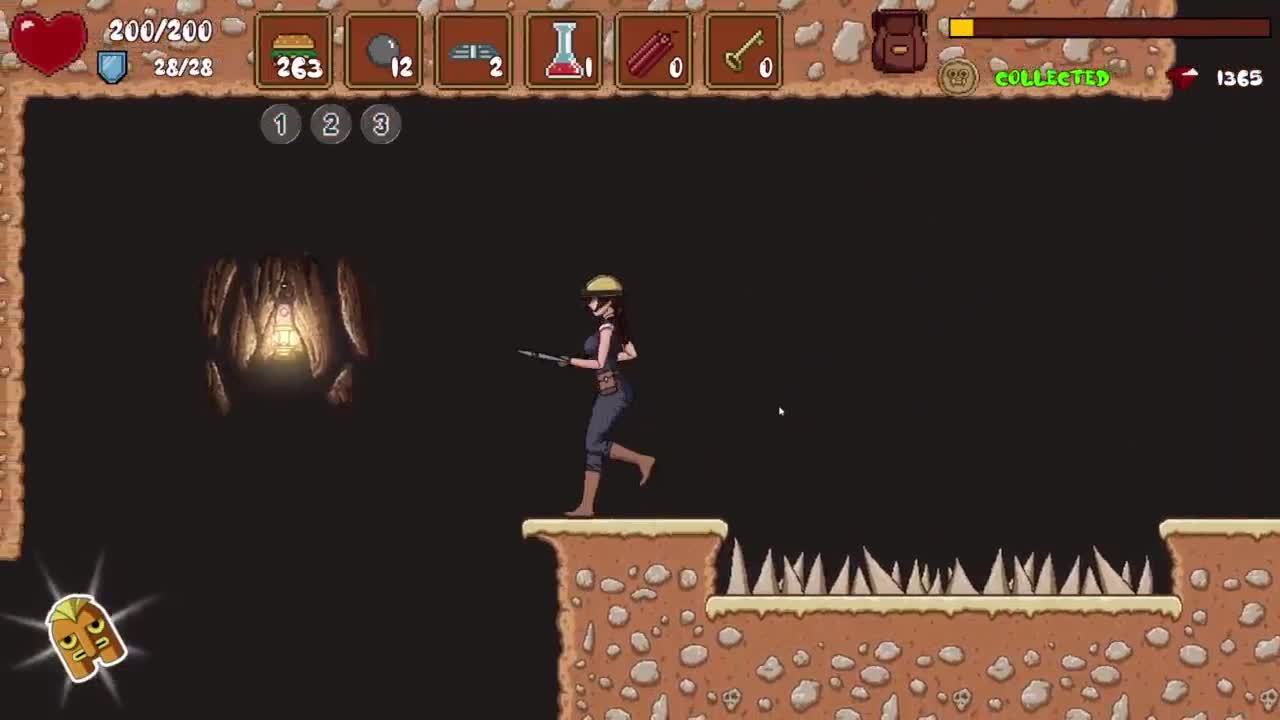Open the brown backpack inventory

pyautogui.click(x=898, y=42)
